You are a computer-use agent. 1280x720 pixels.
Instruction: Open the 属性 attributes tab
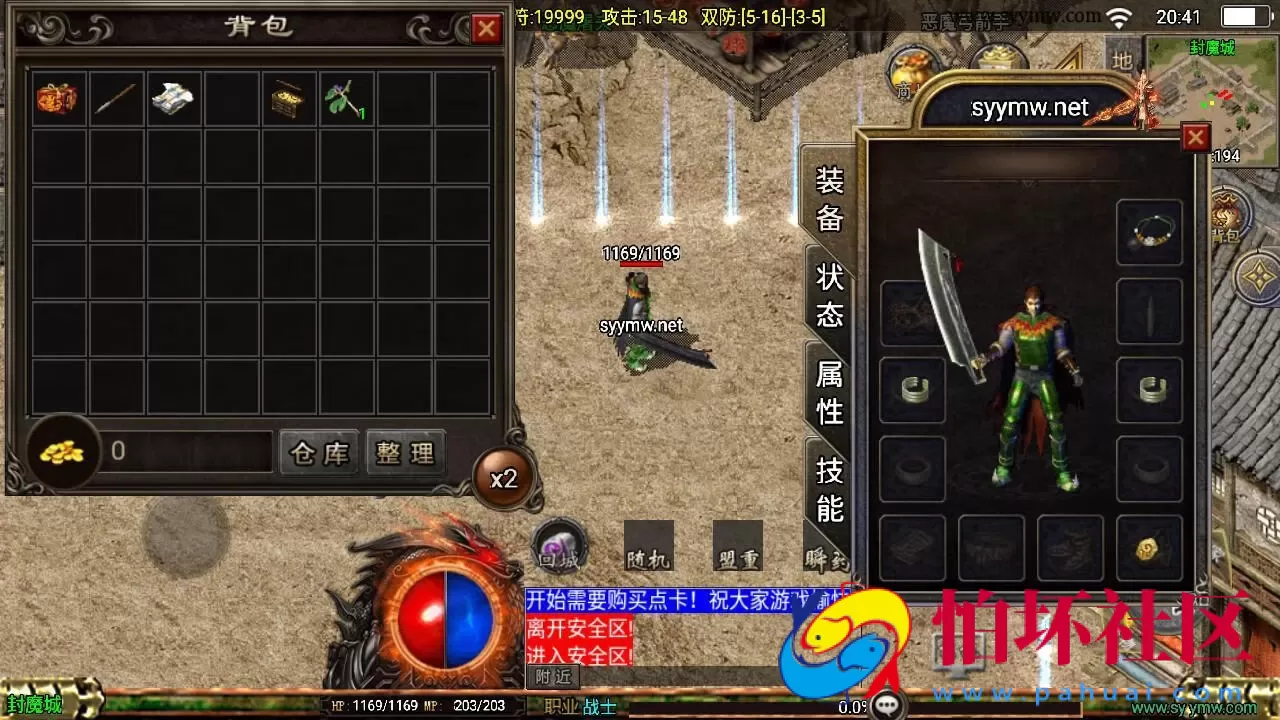tap(828, 390)
